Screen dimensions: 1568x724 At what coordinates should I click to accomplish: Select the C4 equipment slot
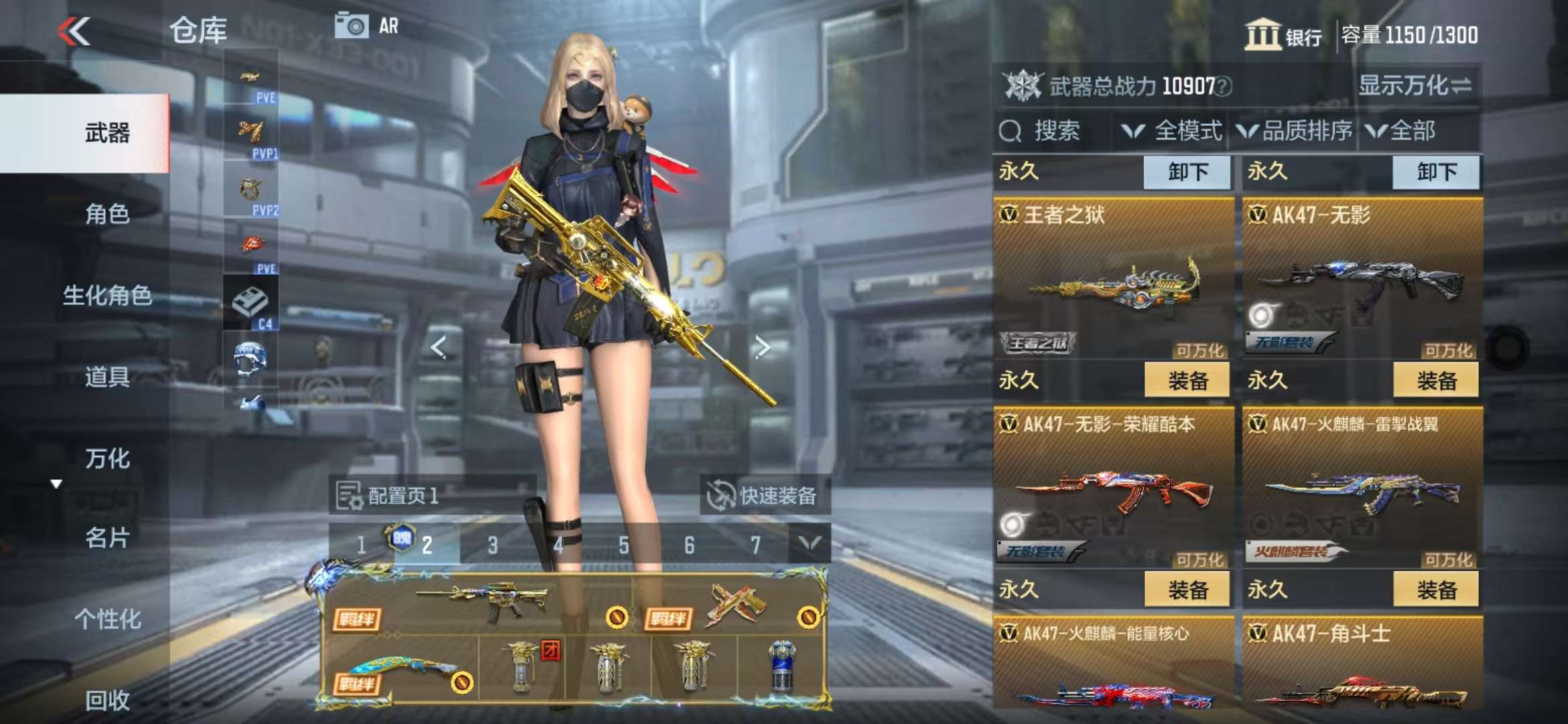click(x=251, y=304)
